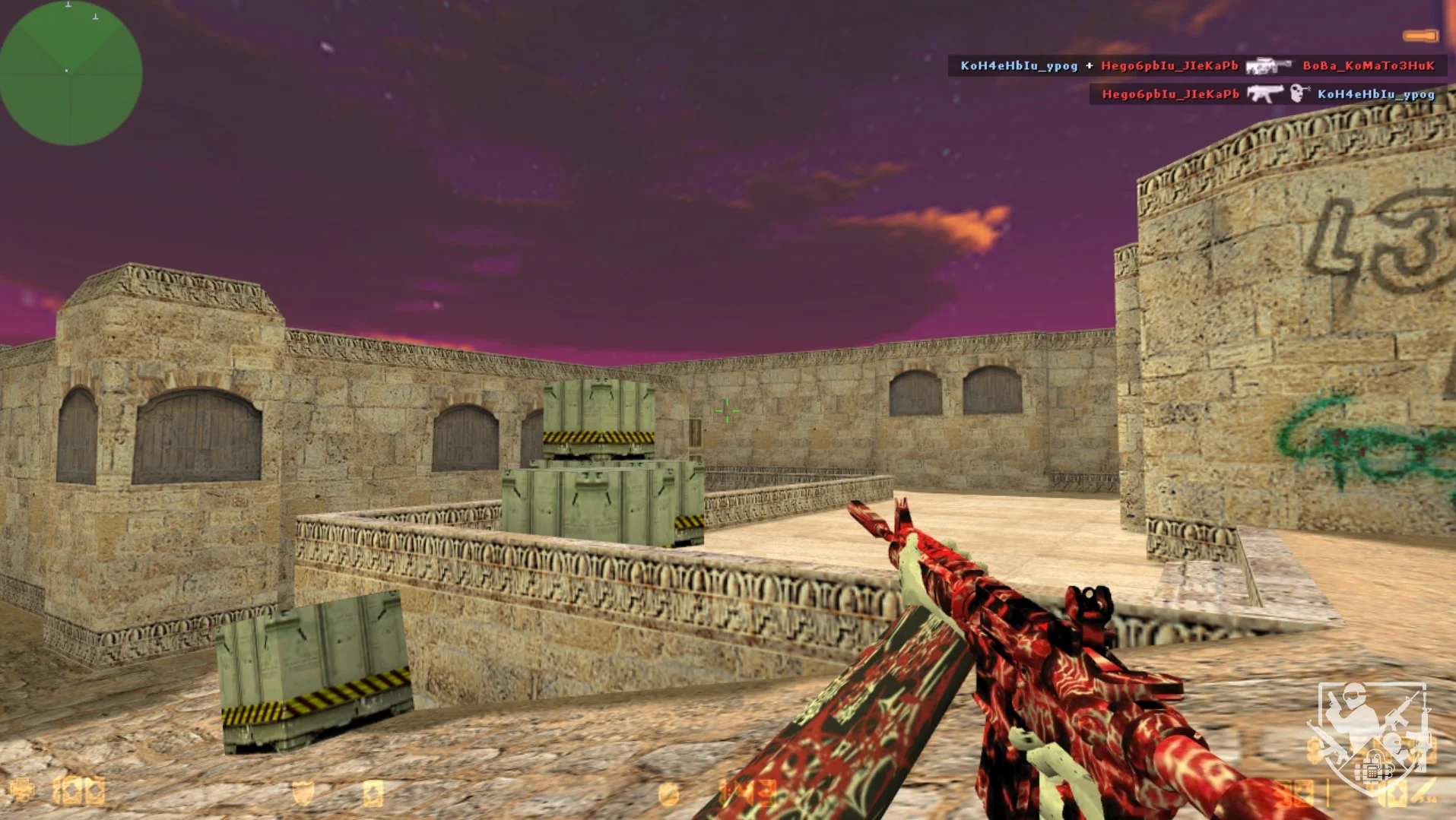This screenshot has height=820, width=1456.
Task: Click the orange flashlight icon
Action: 1420,36
